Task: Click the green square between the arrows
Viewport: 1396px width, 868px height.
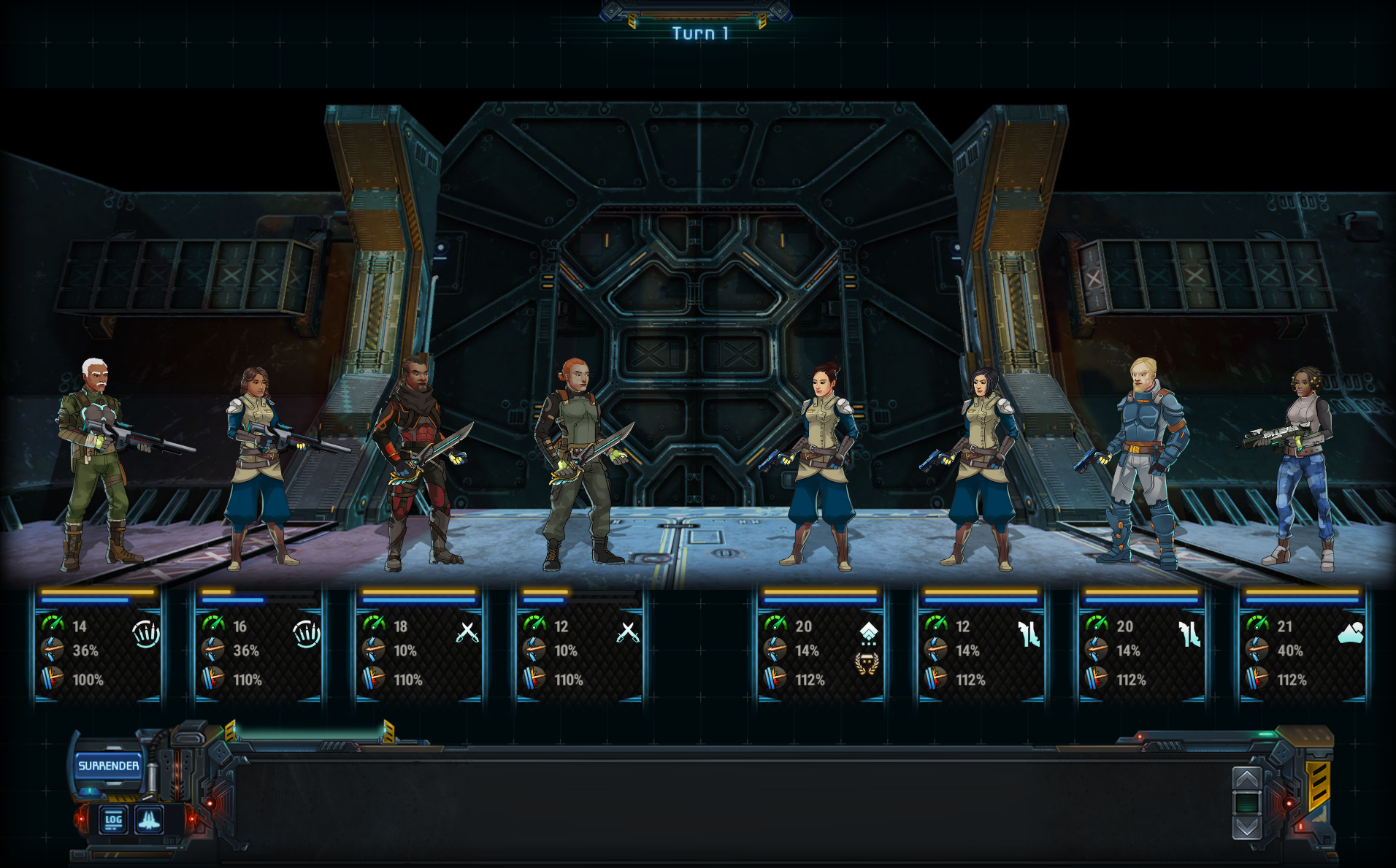Action: pyautogui.click(x=1246, y=803)
